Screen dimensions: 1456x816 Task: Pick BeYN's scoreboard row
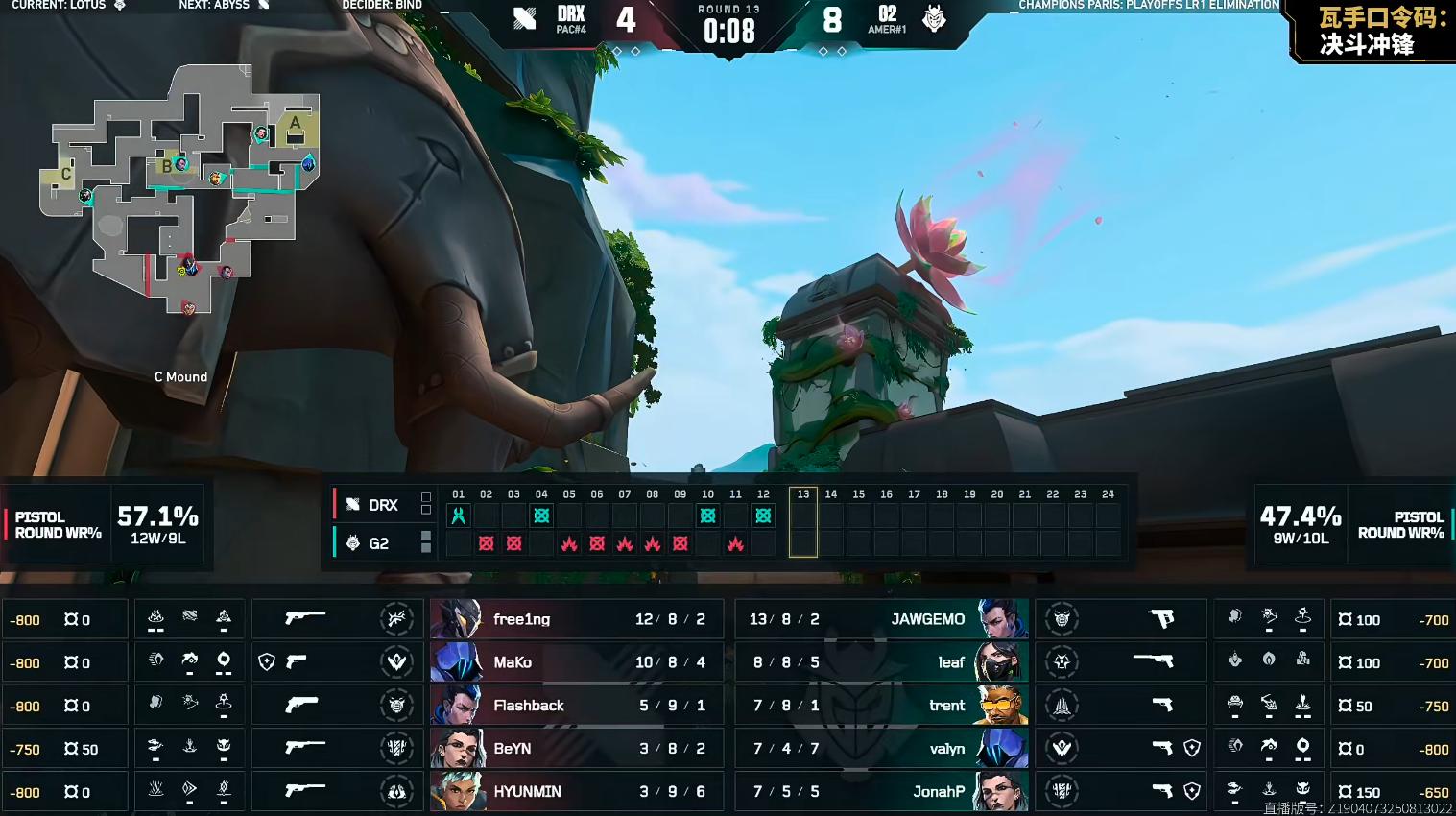tap(576, 749)
